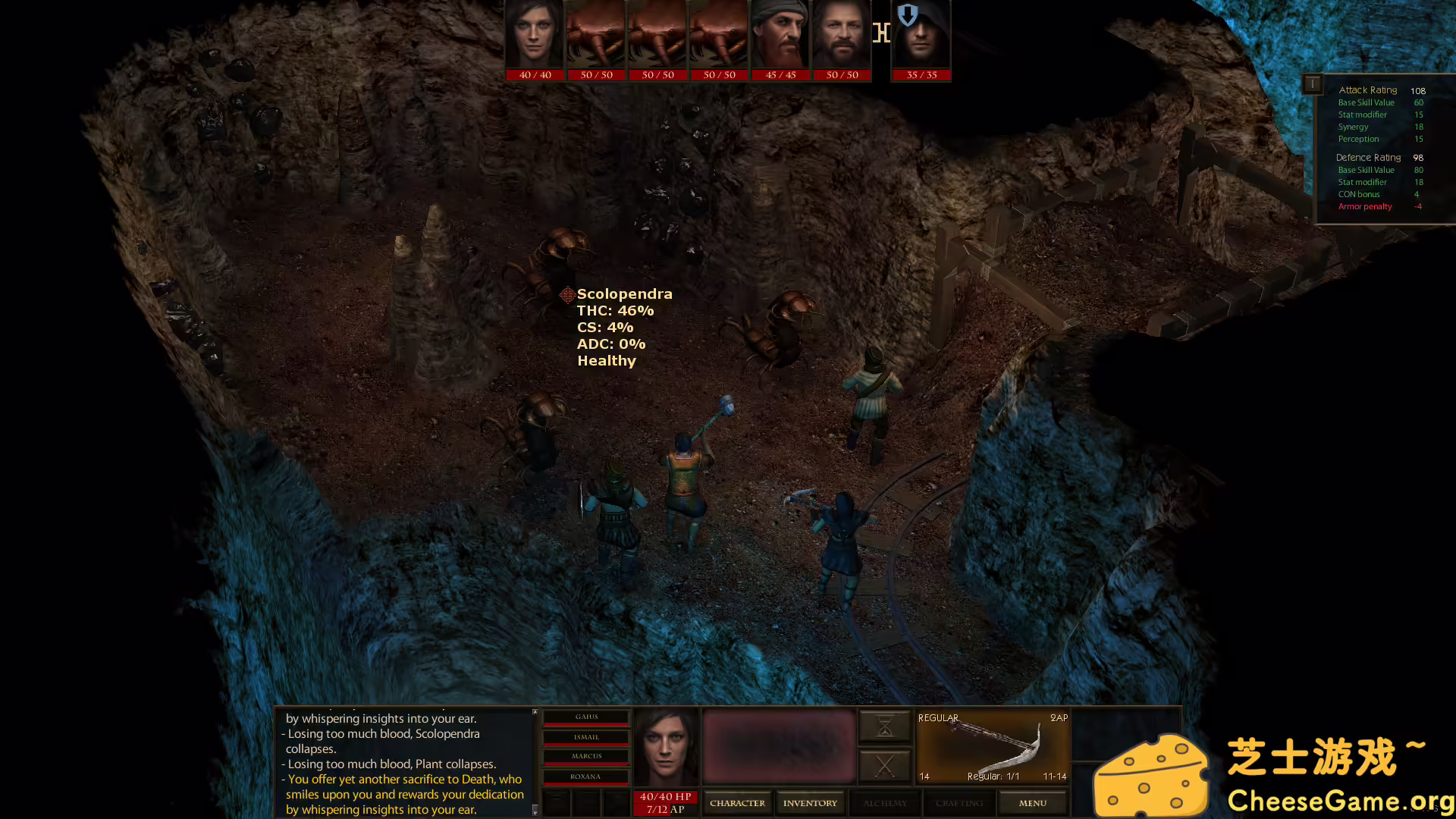Select party member Gaius
The height and width of the screenshot is (819, 1456).
click(586, 717)
